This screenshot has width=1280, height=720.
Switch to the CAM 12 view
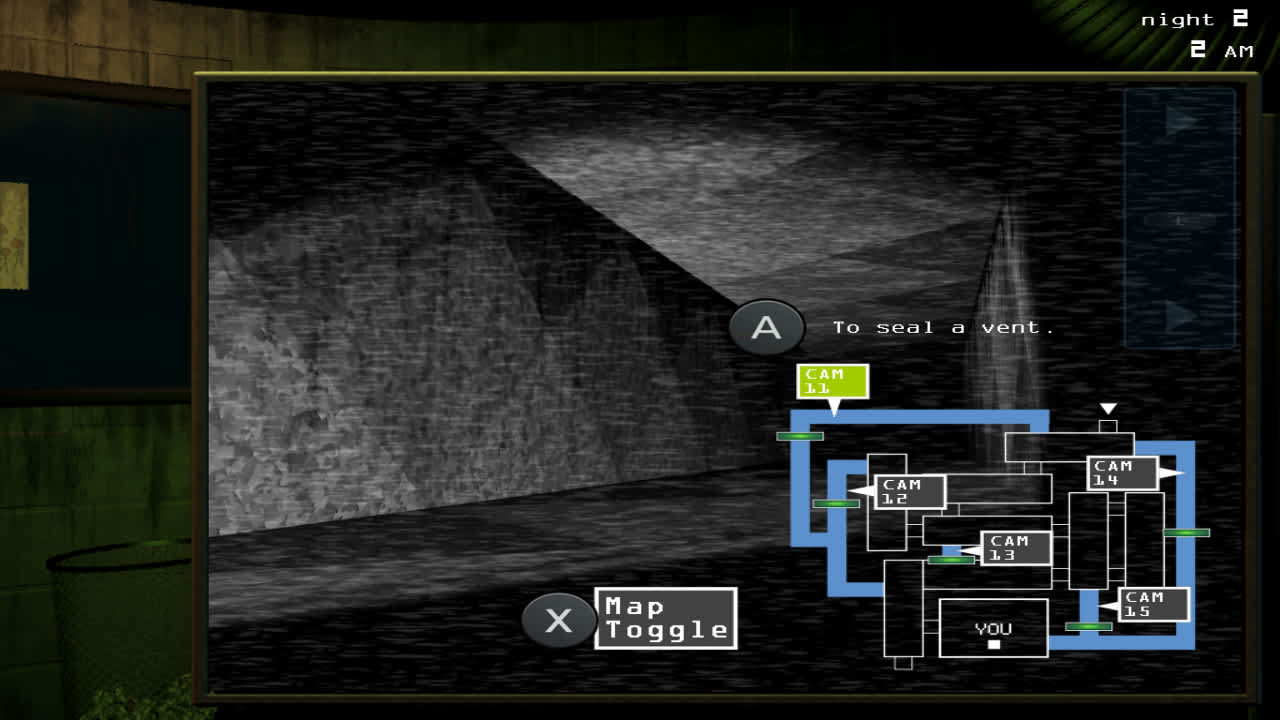point(910,490)
